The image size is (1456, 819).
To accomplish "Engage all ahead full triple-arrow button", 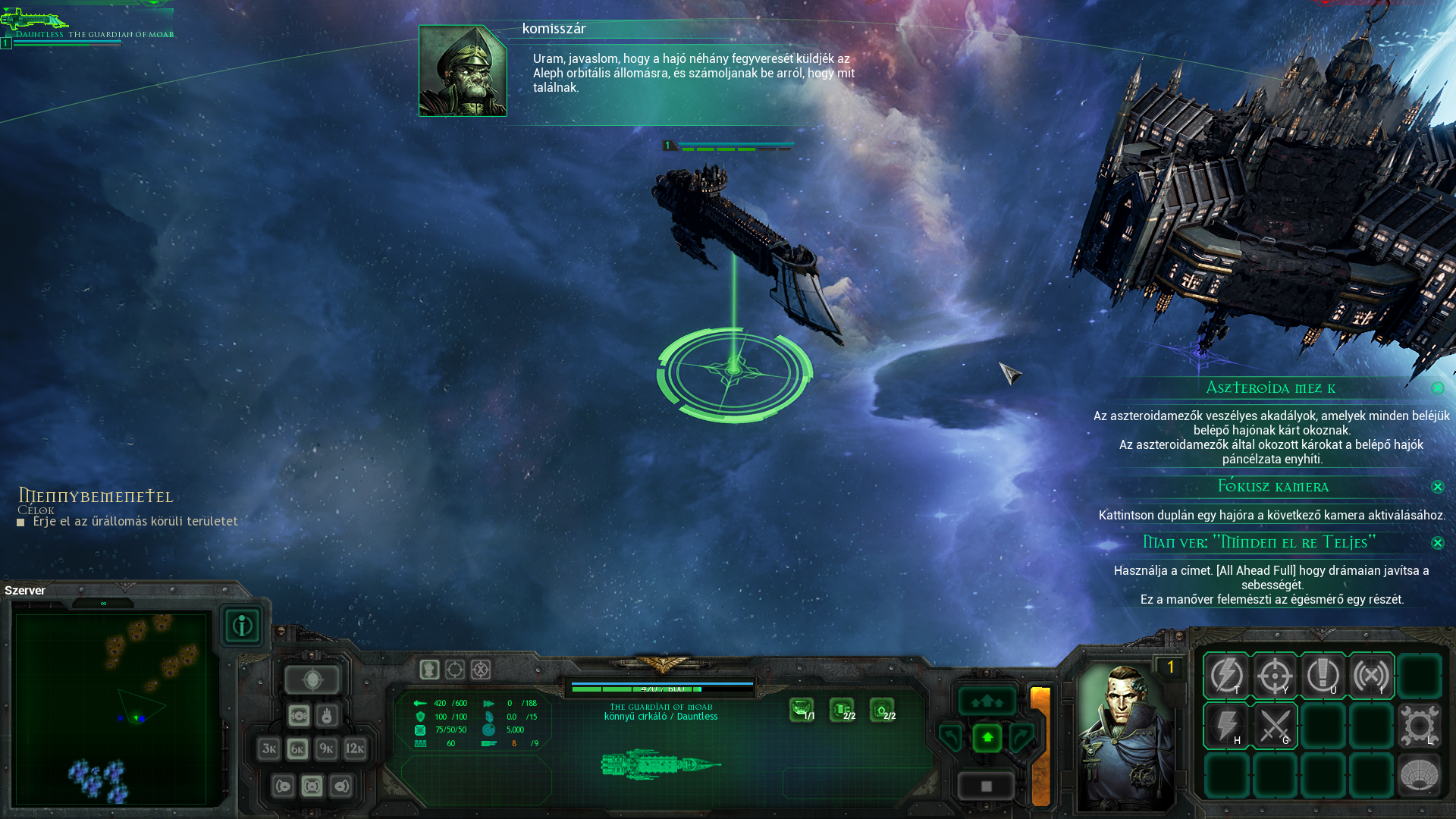I will [987, 701].
